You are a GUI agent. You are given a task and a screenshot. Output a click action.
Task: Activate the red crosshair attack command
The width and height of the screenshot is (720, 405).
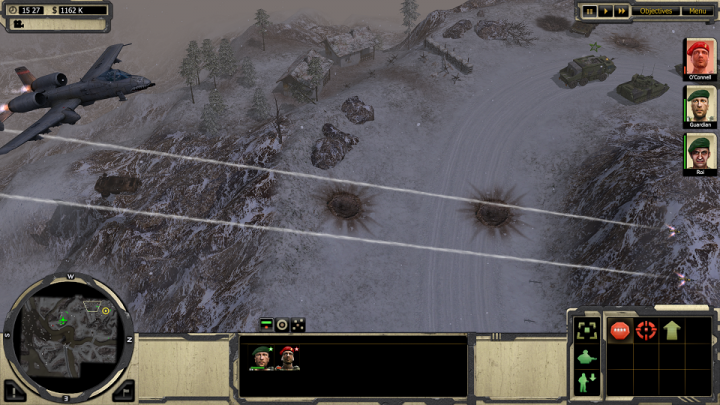click(646, 330)
